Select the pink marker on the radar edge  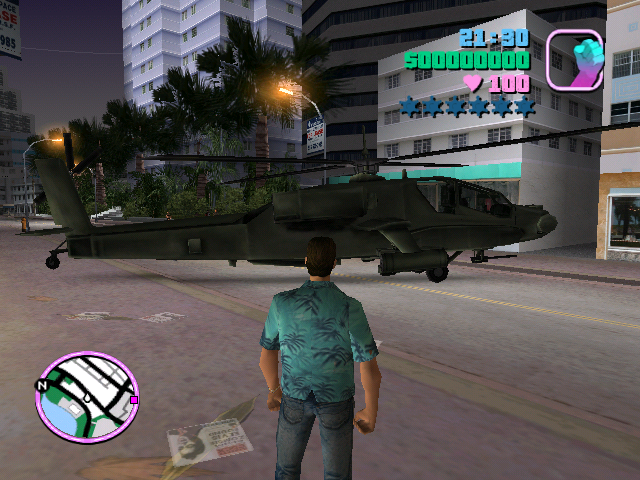click(x=134, y=400)
